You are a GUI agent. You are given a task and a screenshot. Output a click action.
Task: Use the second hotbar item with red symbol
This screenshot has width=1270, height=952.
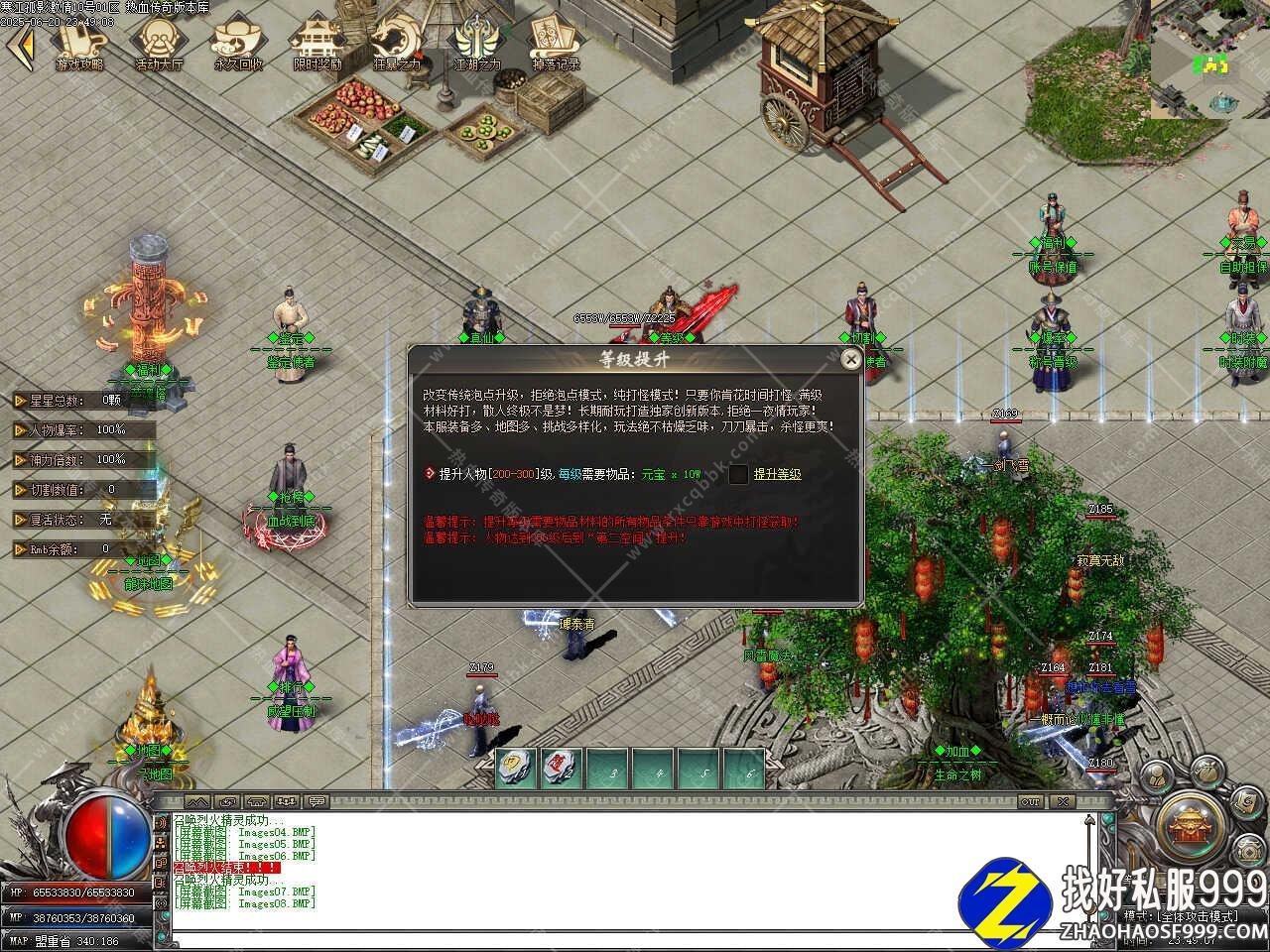tap(562, 769)
